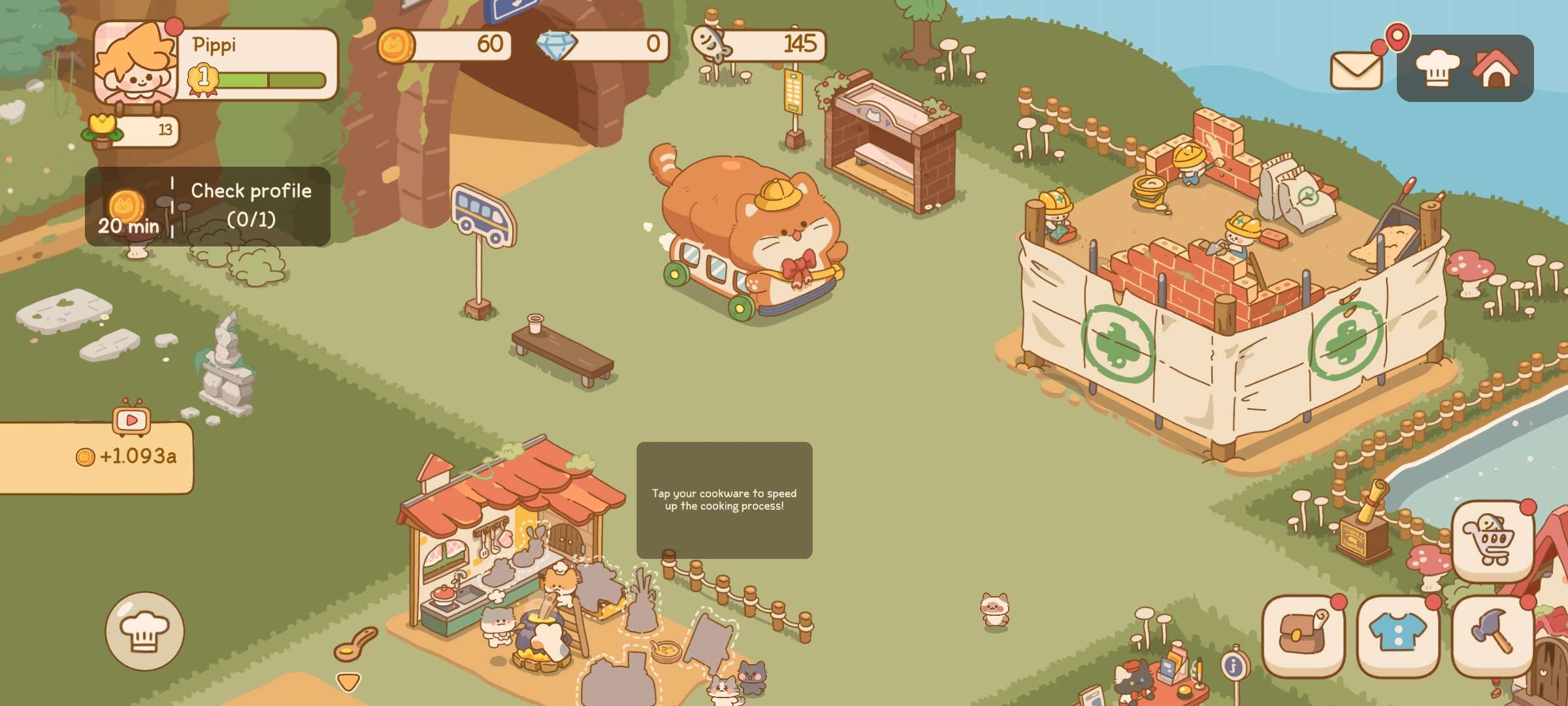This screenshot has height=706, width=1568.
Task: Open the hammer build menu button
Action: (1492, 635)
